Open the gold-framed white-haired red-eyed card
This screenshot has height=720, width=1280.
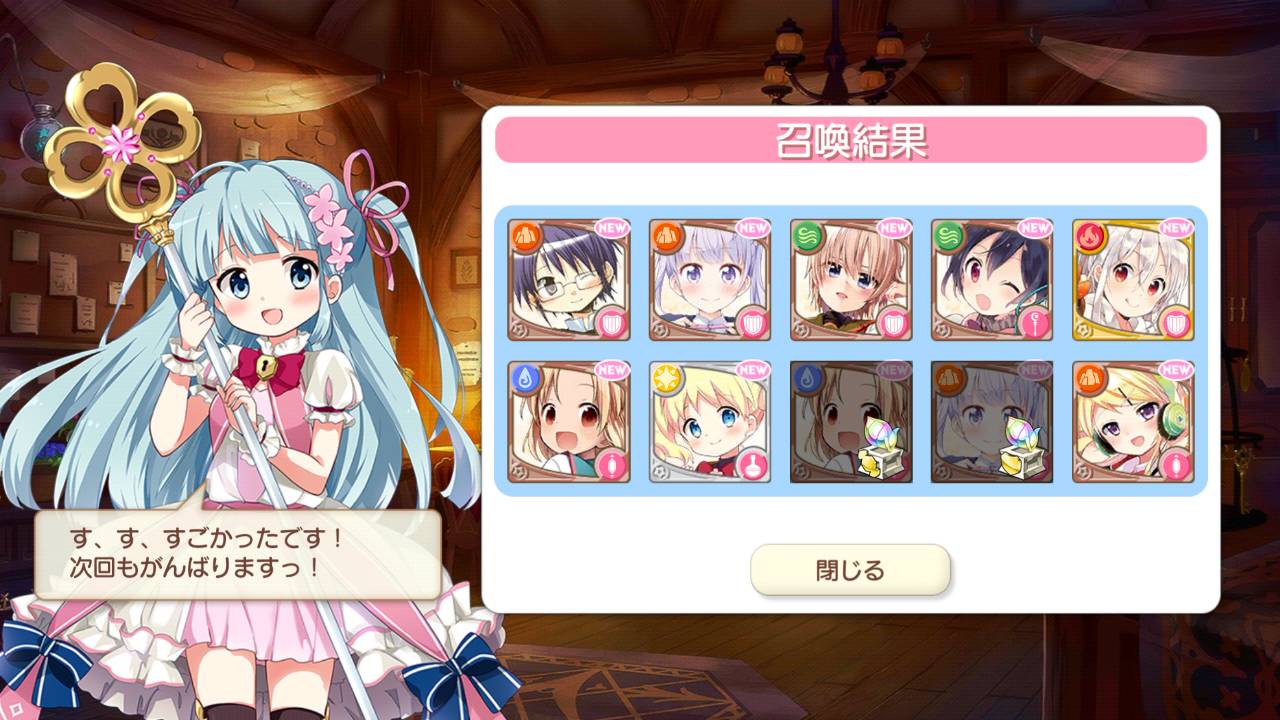tap(1133, 280)
